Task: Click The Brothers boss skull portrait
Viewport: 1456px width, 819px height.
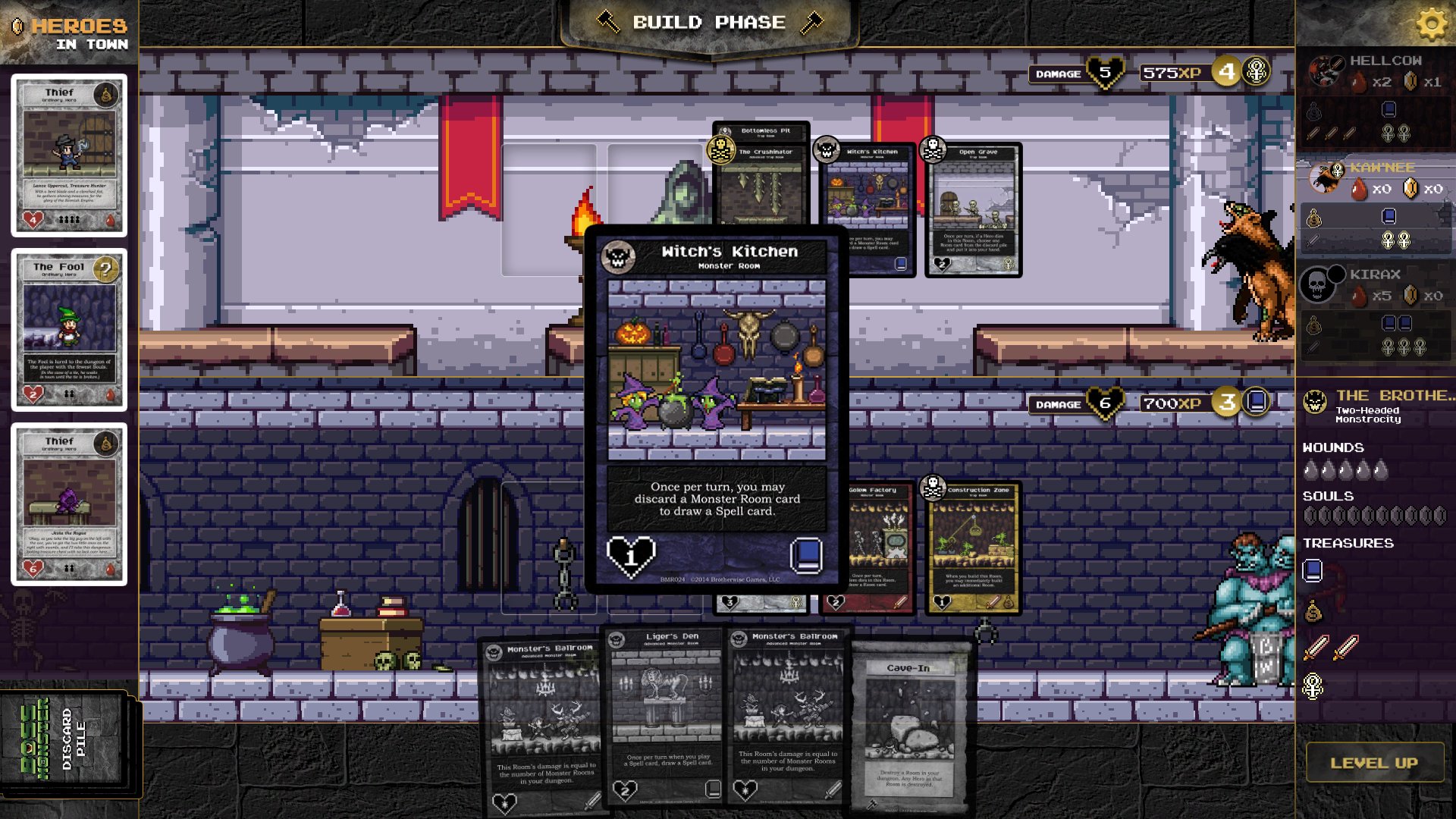Action: [1313, 400]
